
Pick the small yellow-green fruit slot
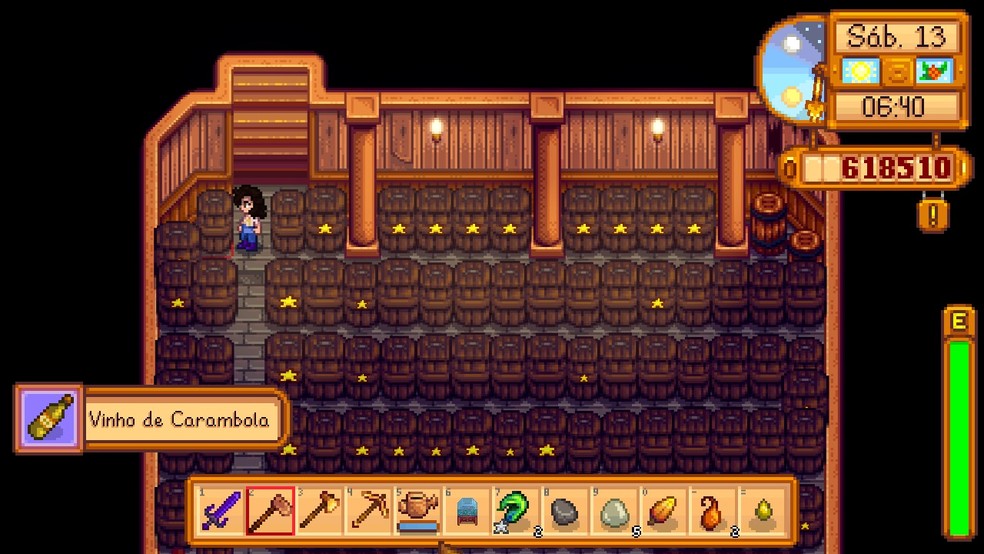click(x=760, y=512)
